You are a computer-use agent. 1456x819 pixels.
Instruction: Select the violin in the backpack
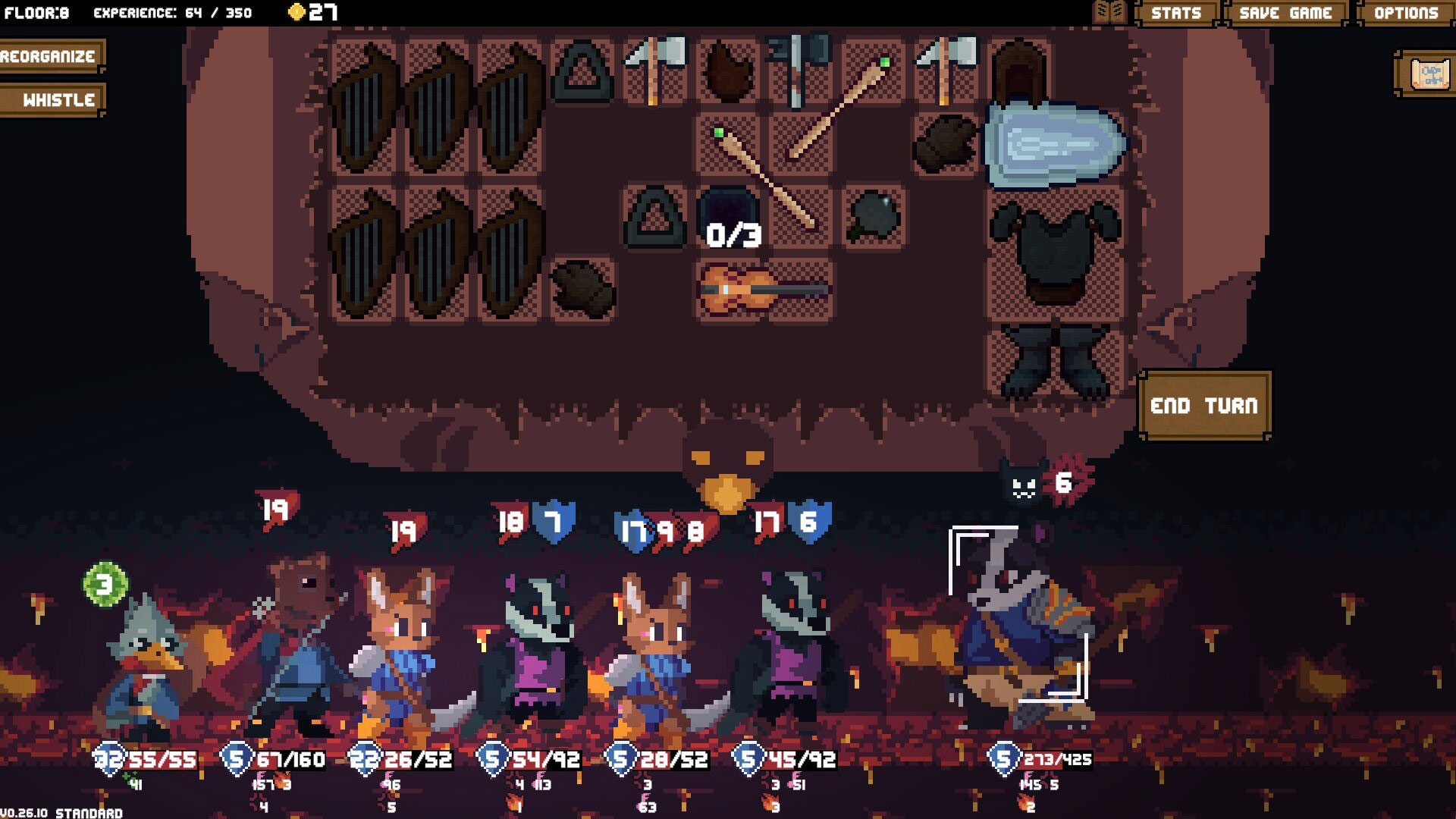point(764,290)
